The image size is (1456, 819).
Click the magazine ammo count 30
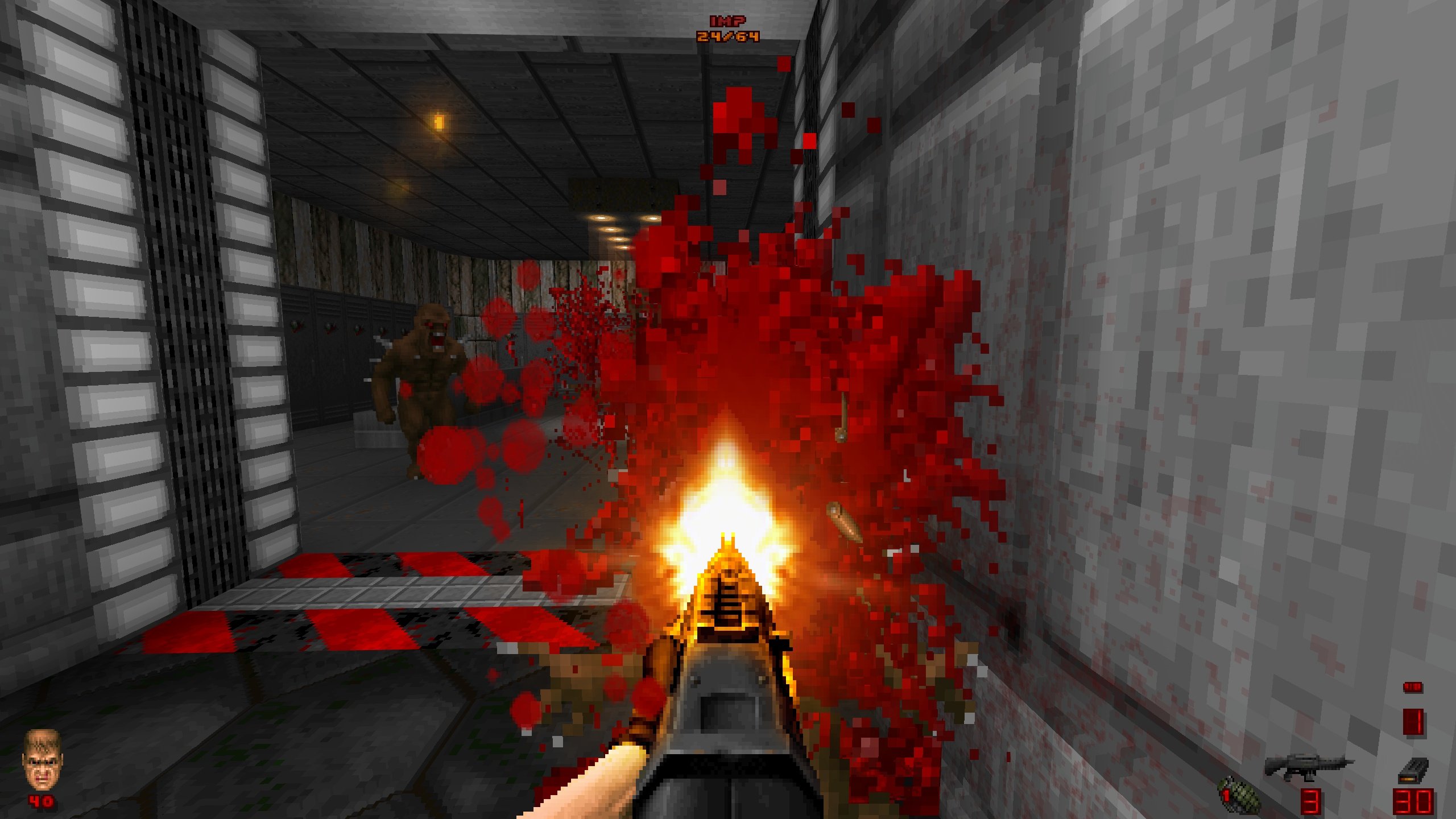point(1414,804)
